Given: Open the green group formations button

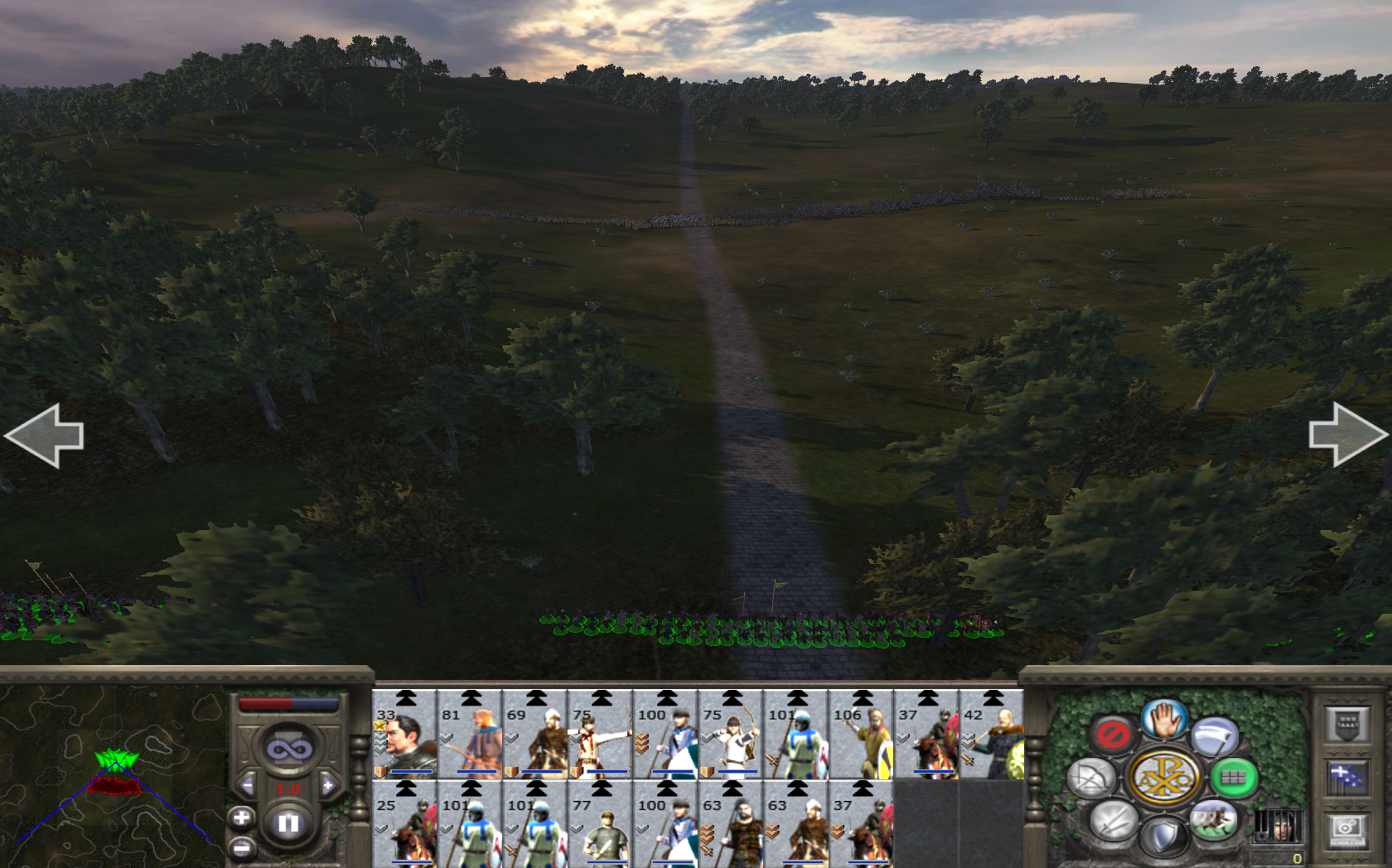Looking at the screenshot, I should [1233, 778].
